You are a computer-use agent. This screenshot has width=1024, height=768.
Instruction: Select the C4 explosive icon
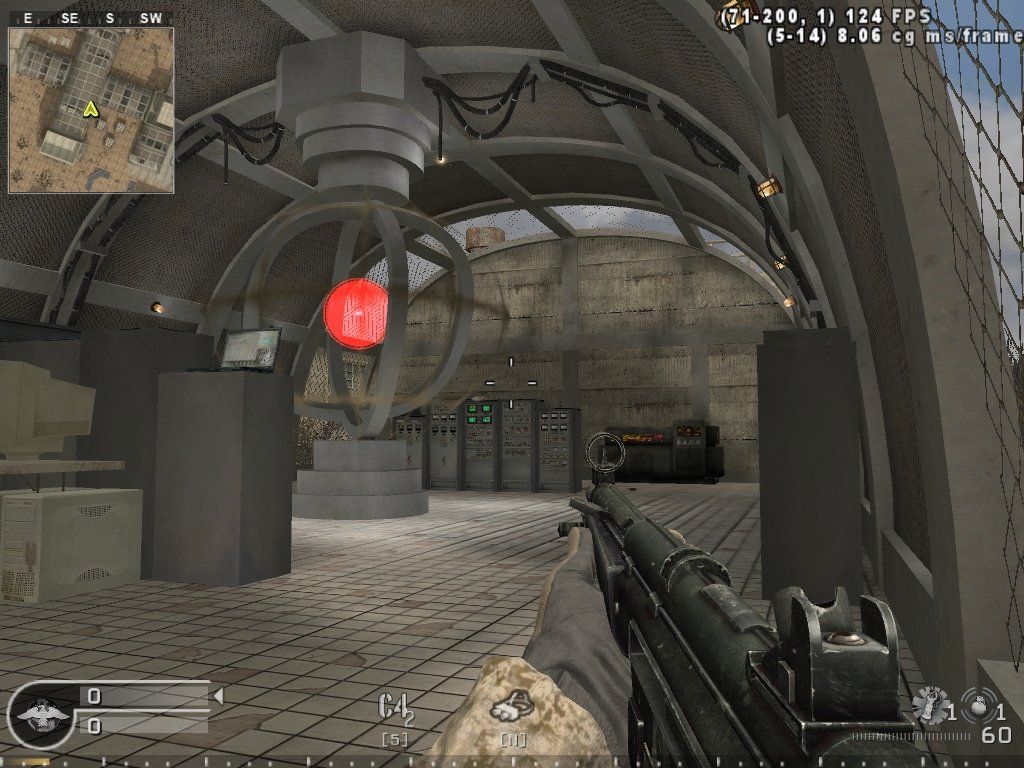[393, 707]
